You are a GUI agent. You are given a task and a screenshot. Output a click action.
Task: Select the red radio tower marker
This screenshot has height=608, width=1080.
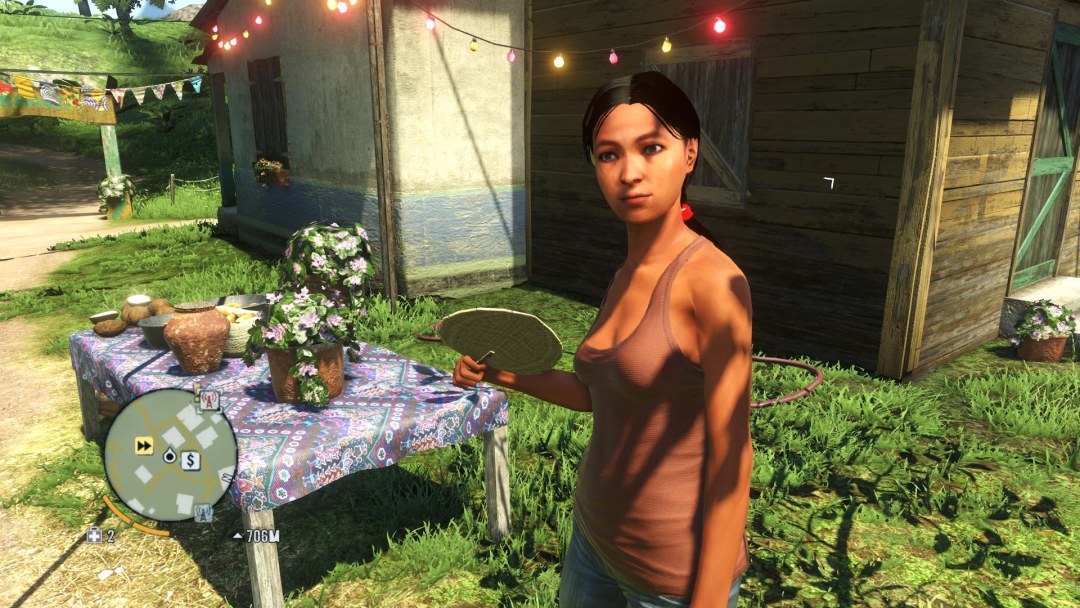(209, 400)
